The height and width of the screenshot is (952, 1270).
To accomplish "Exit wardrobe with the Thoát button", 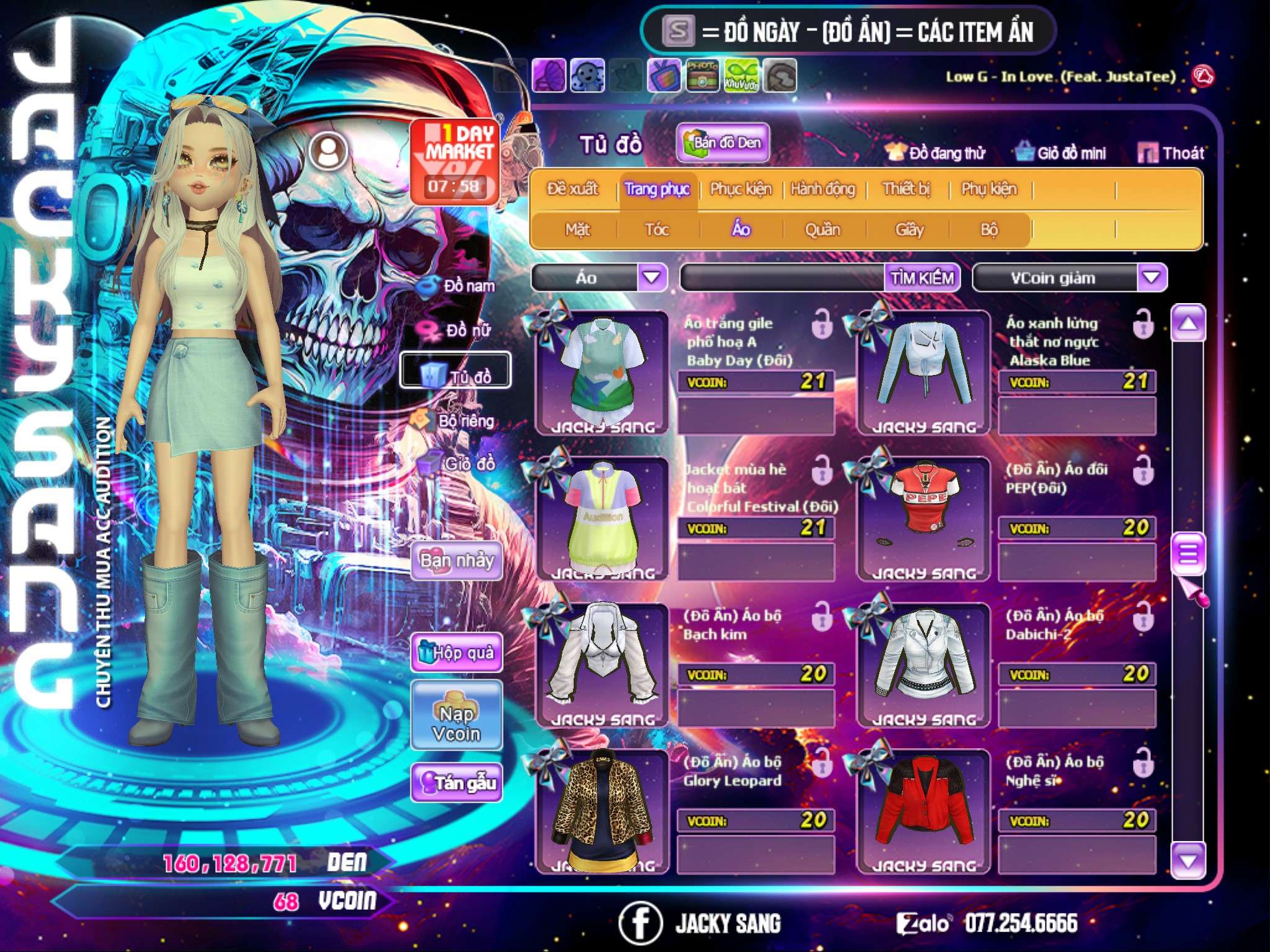I will (x=1171, y=152).
